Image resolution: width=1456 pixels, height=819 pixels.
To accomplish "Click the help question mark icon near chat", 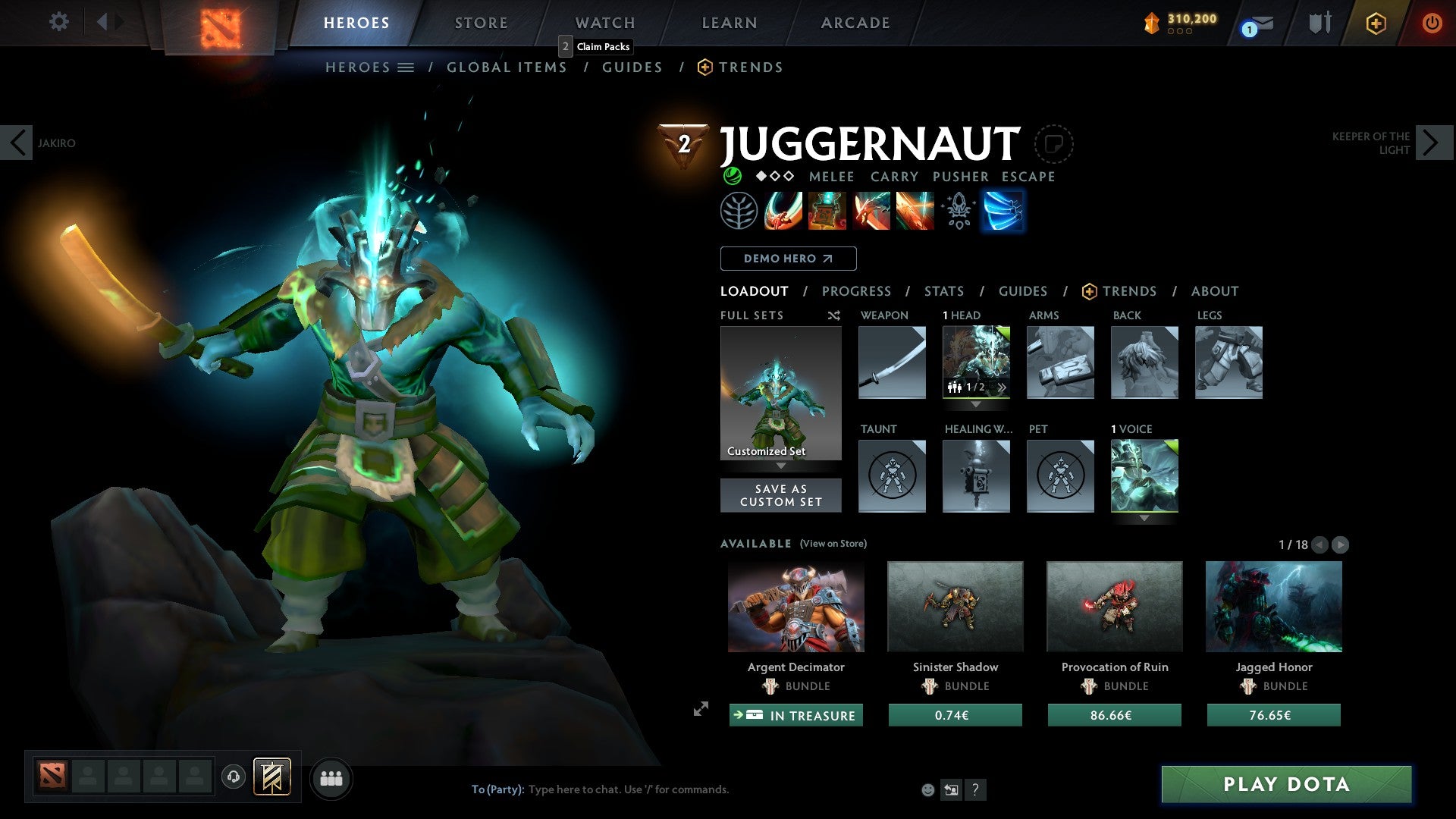I will coord(975,789).
